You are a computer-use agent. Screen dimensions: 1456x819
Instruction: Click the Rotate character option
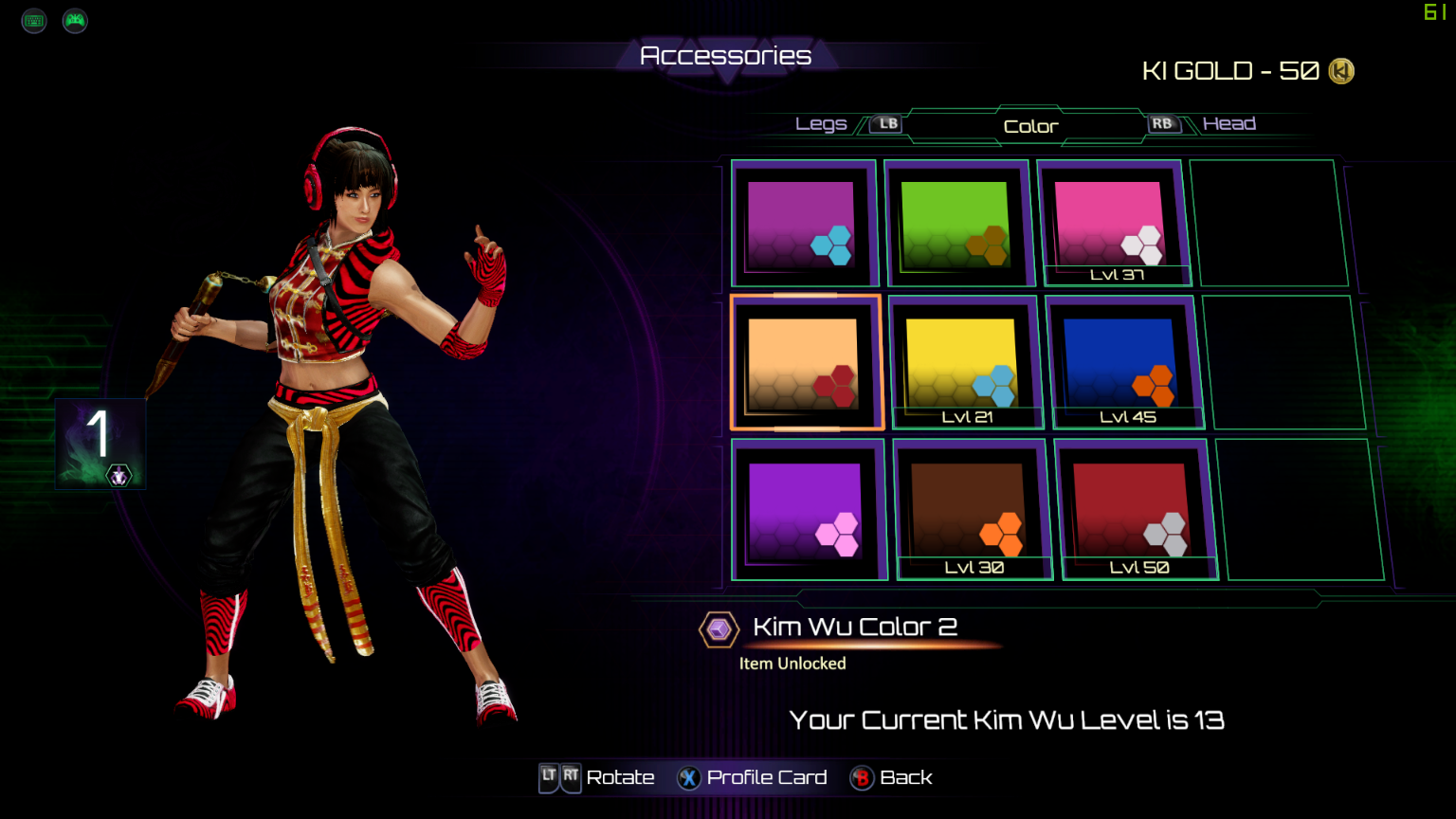click(x=598, y=778)
